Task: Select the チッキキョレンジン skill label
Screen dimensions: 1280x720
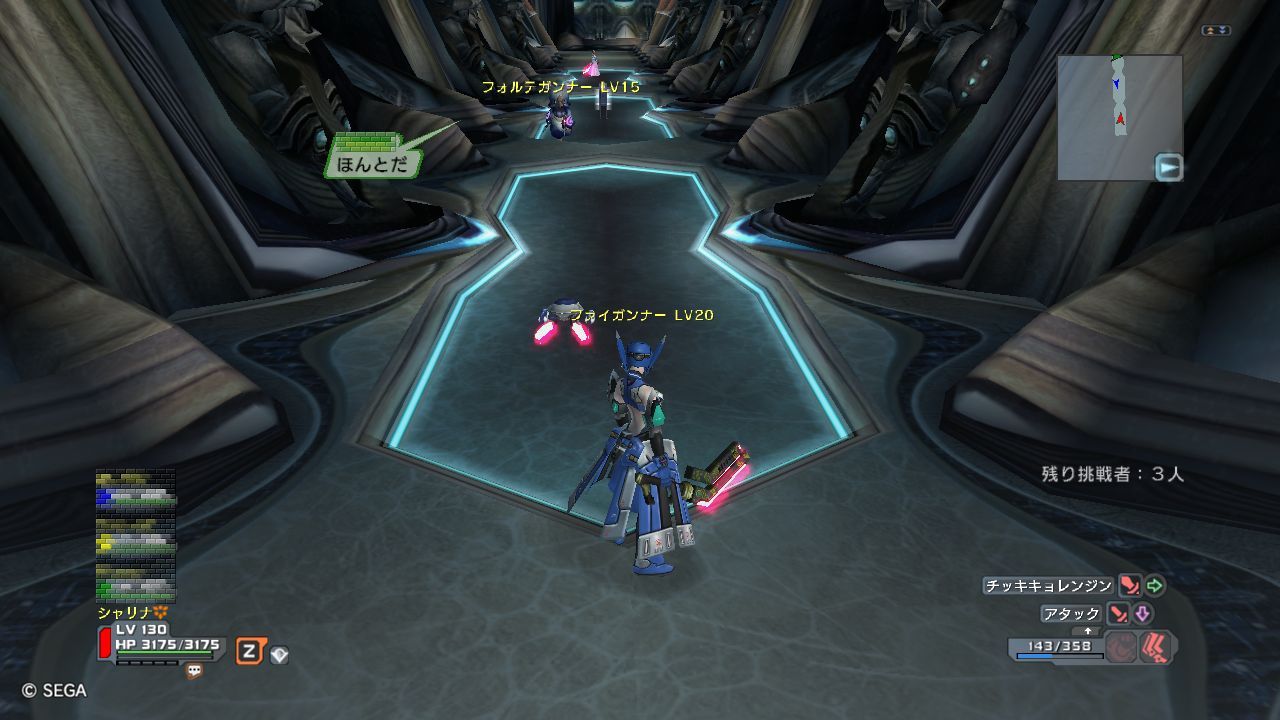Action: [x=1048, y=586]
